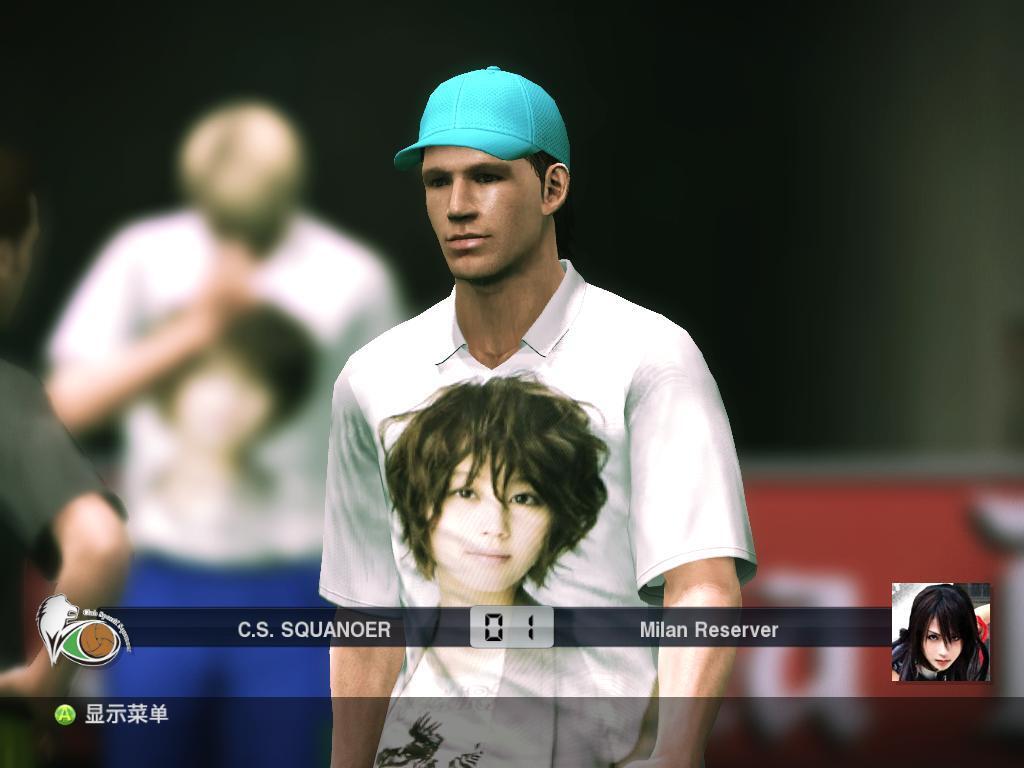
Task: Click the C.S. SQUANOER team crest
Action: pos(80,632)
